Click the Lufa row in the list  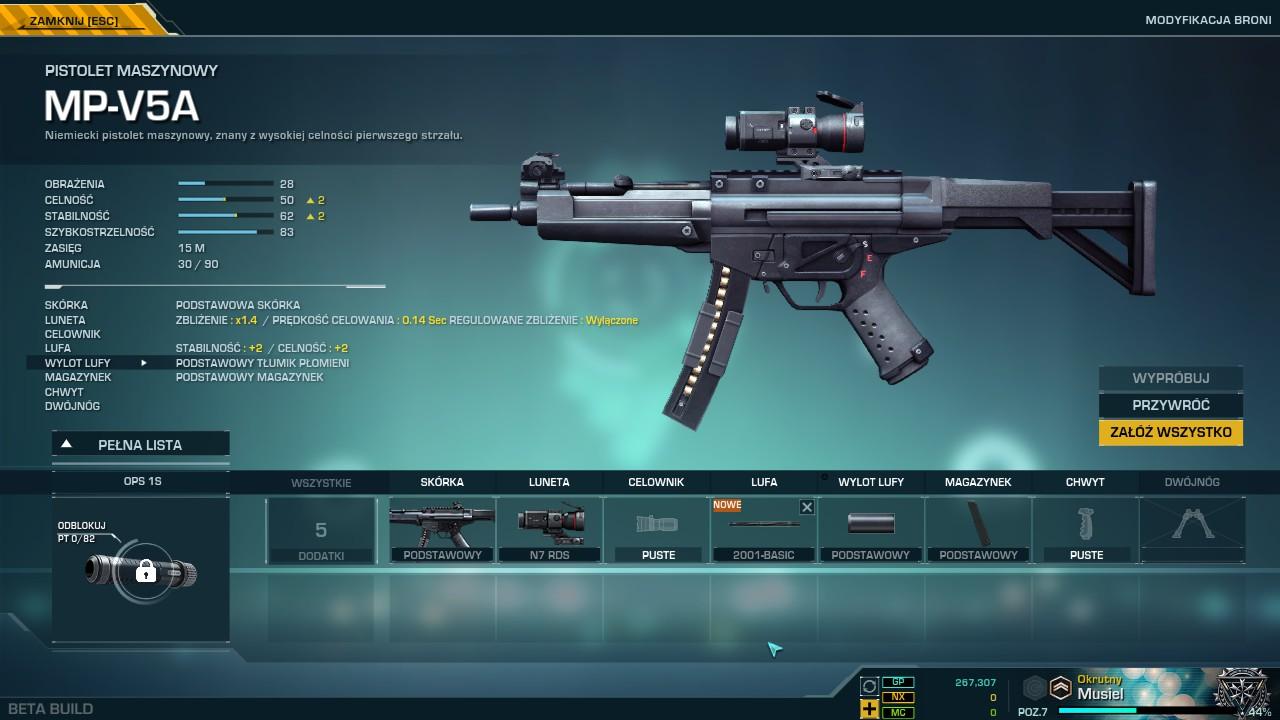(x=58, y=348)
